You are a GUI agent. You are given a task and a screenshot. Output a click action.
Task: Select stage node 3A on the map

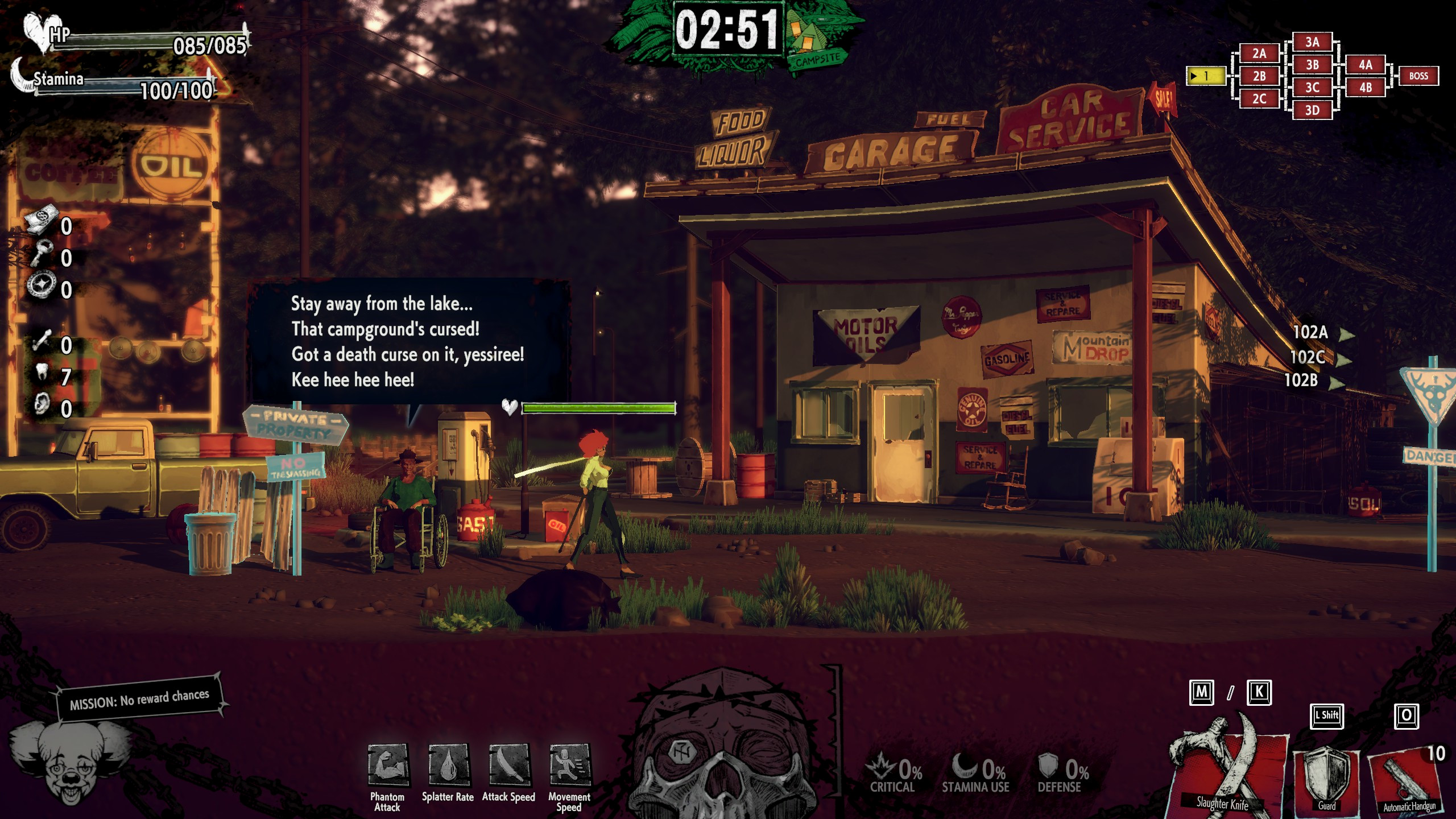point(1312,42)
